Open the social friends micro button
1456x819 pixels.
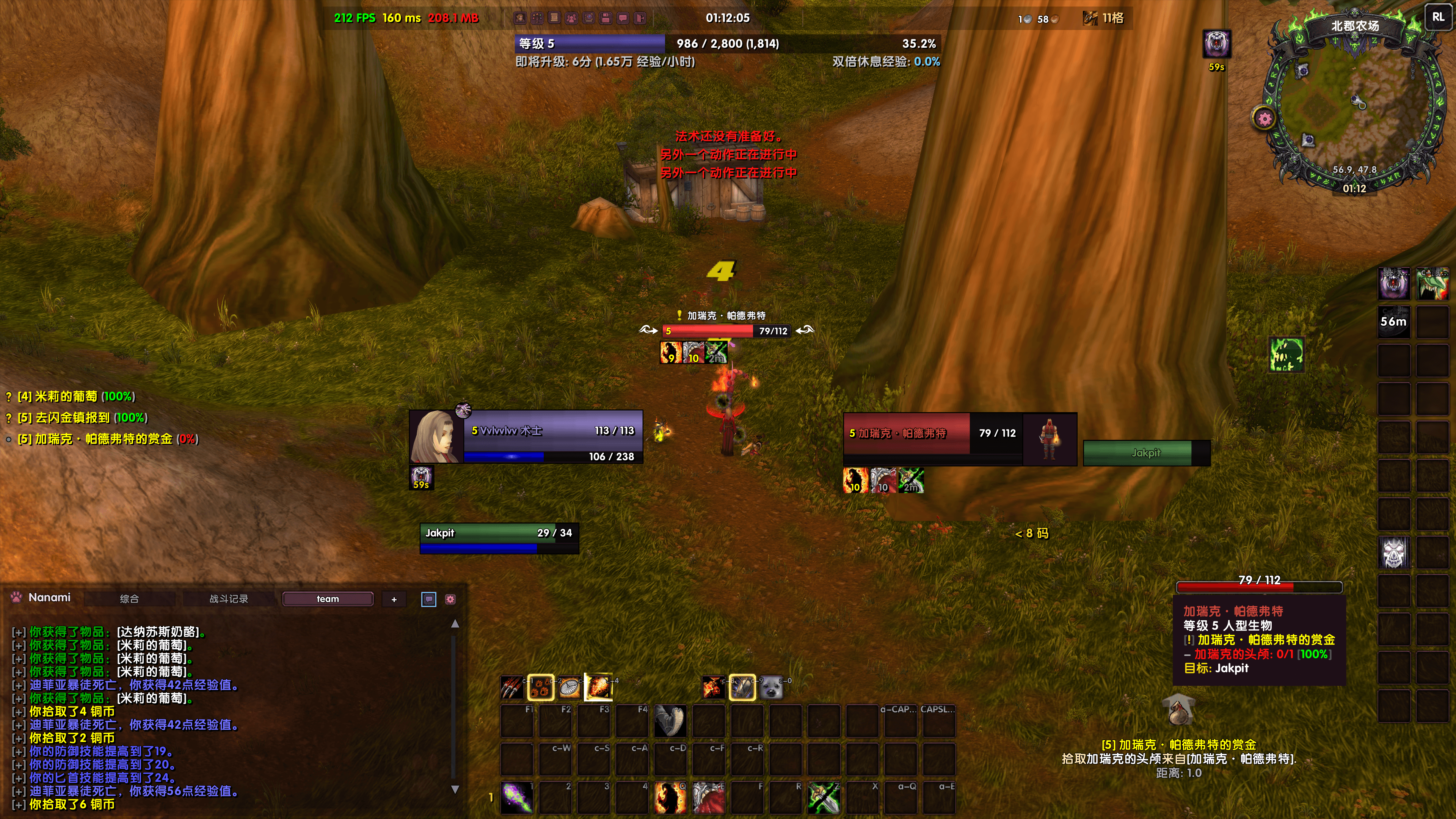(x=571, y=18)
